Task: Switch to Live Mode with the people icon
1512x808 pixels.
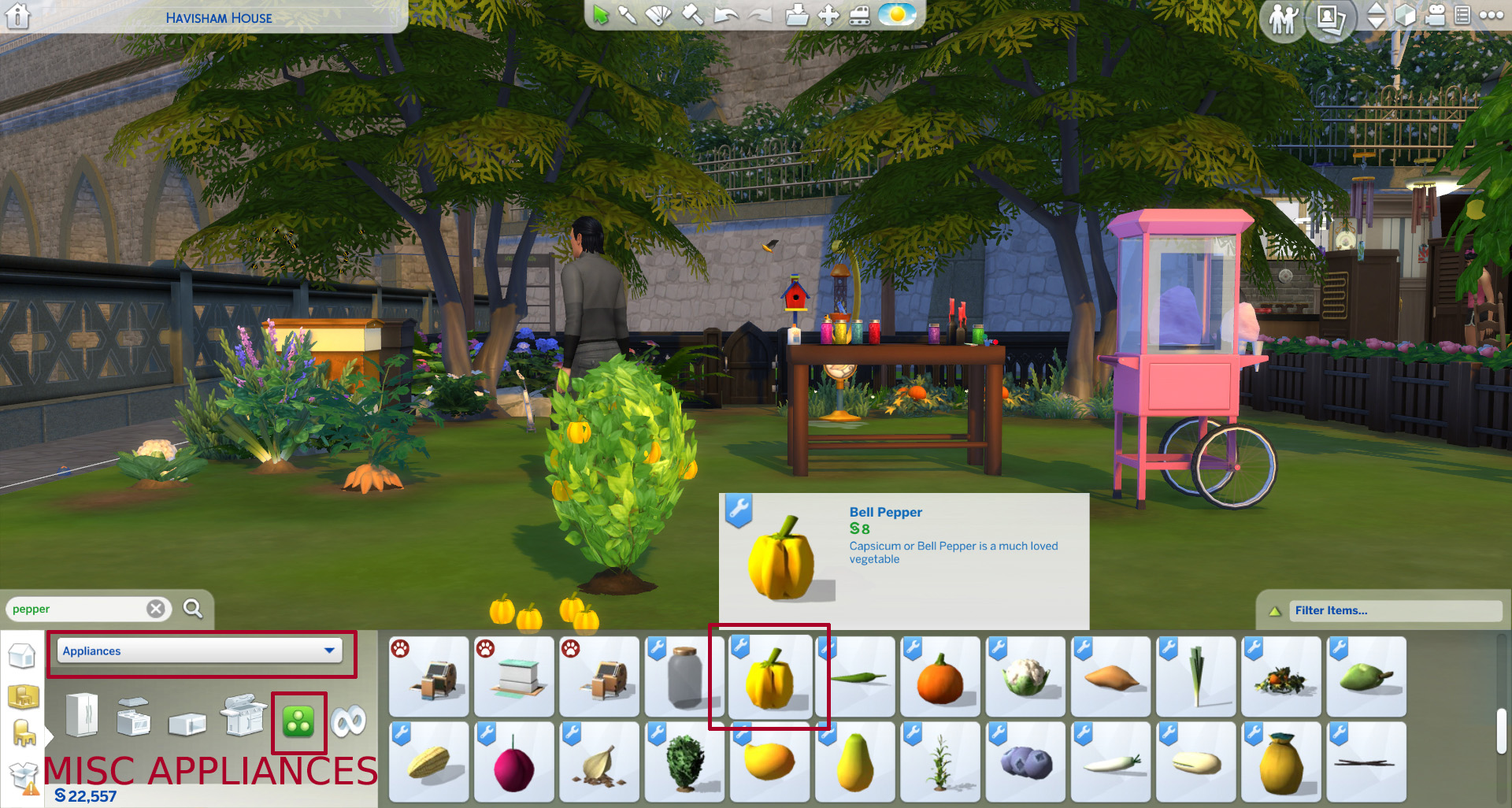Action: tap(1284, 17)
